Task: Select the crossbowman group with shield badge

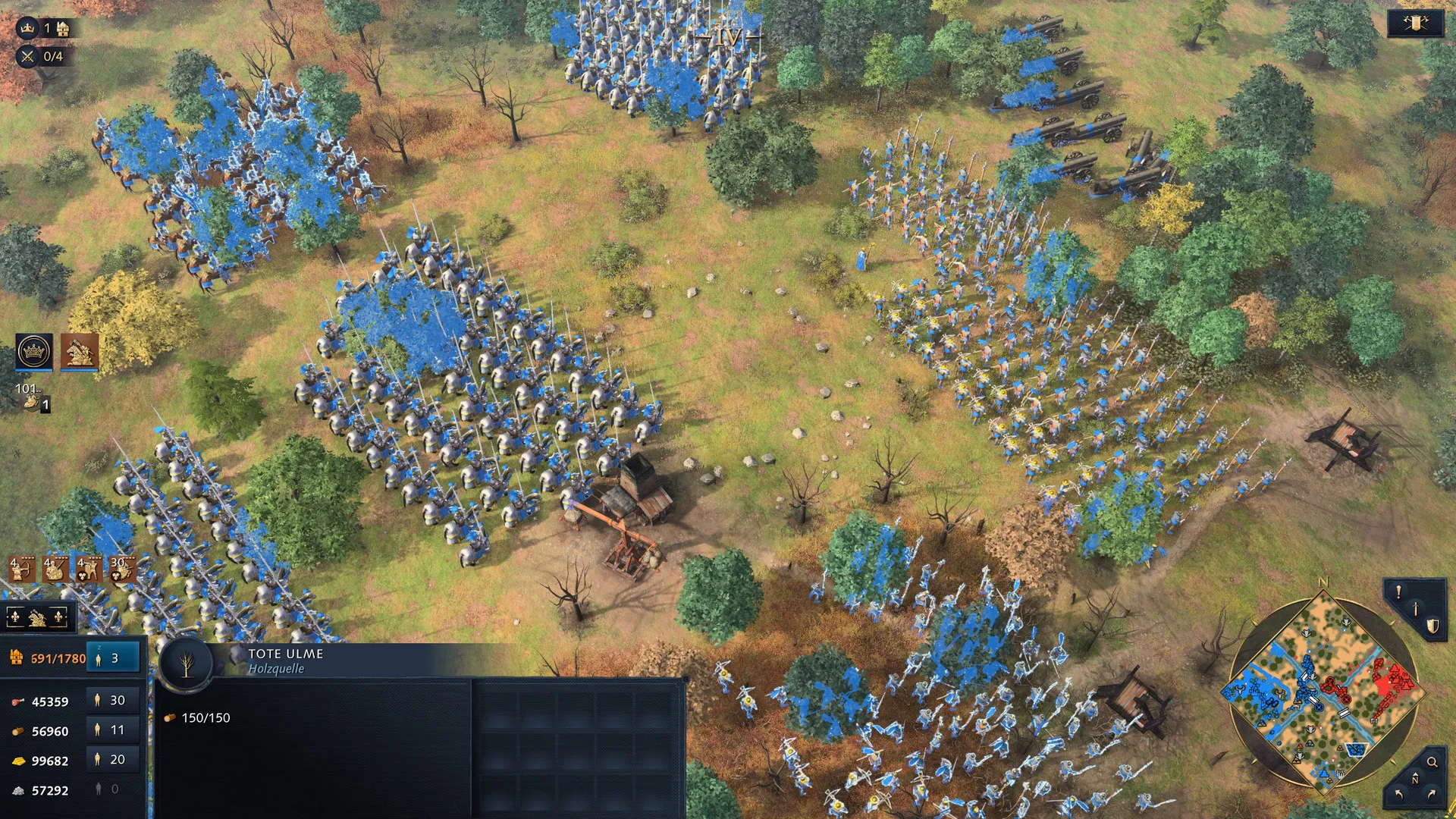Action: [89, 569]
